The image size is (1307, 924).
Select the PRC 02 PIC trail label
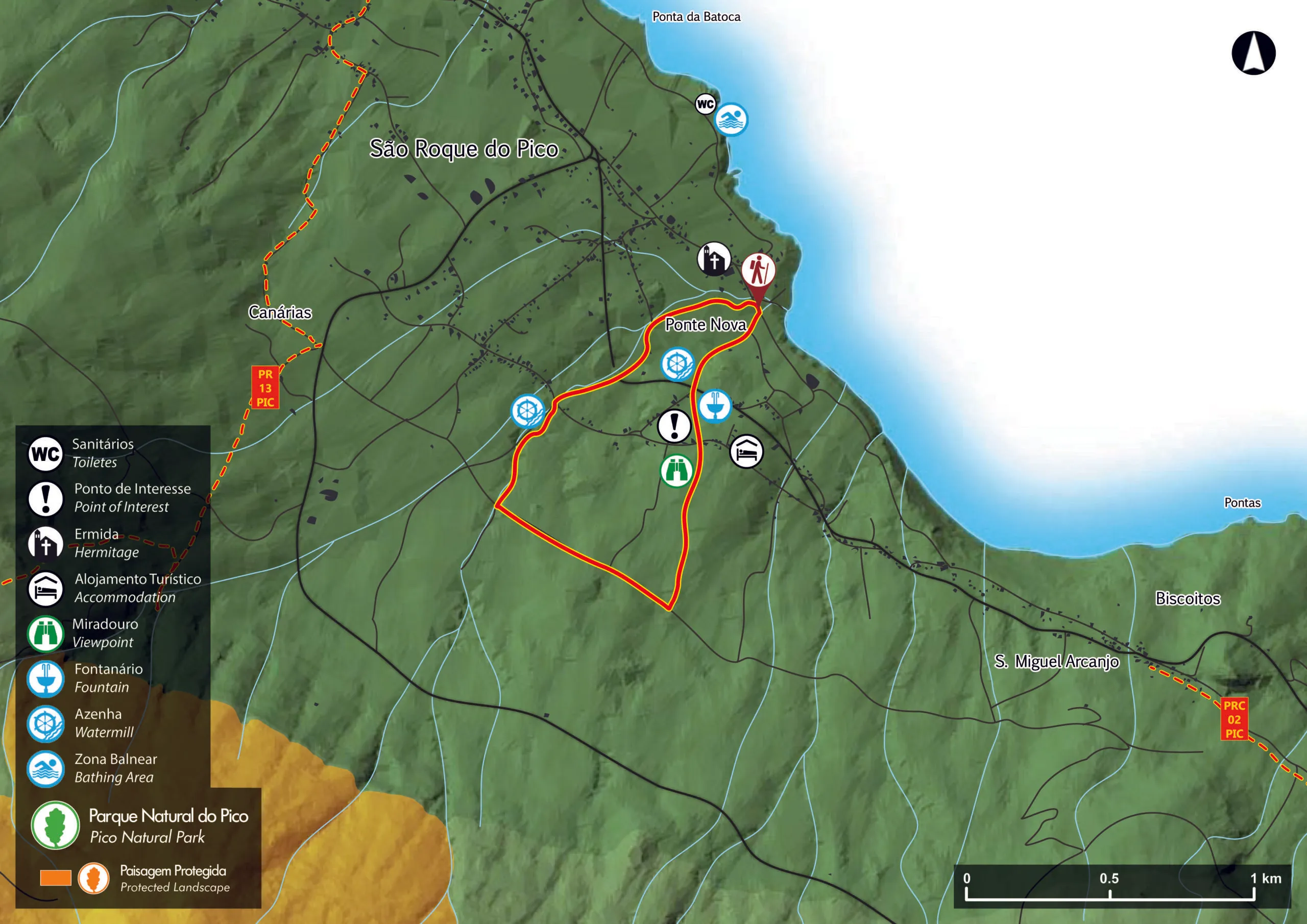1234,719
